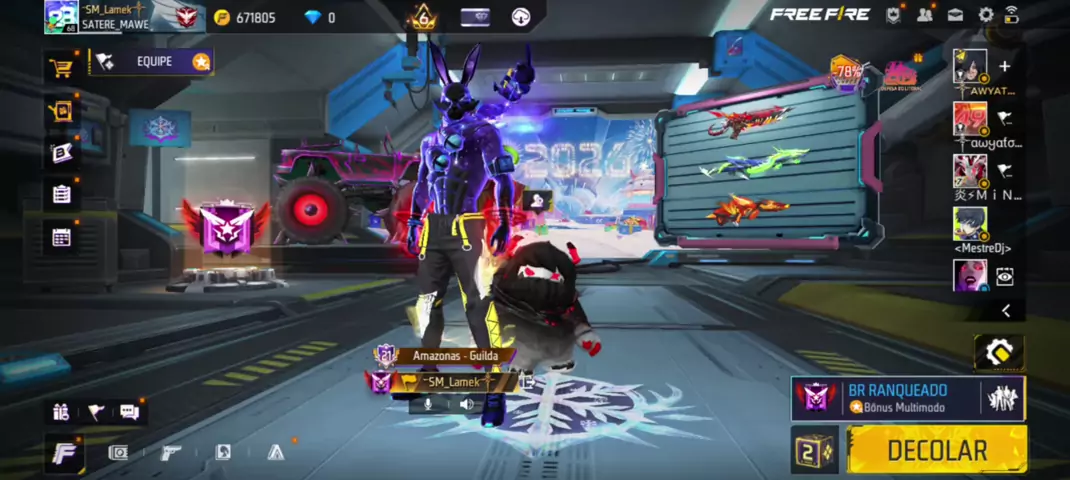Open the settings gear
The image size is (1070, 480).
986,15
